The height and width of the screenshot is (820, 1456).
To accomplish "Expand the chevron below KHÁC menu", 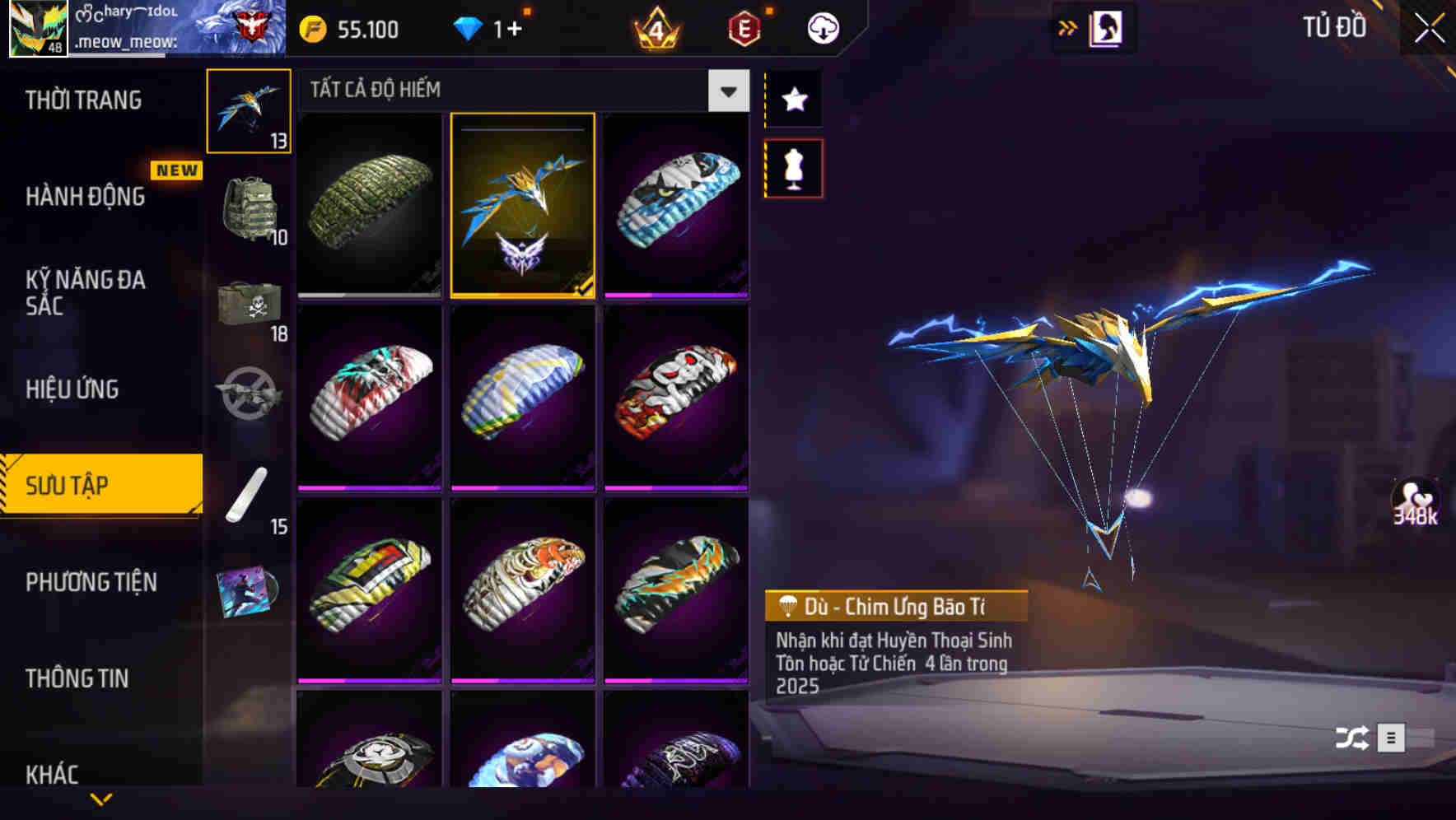I will coord(101,799).
